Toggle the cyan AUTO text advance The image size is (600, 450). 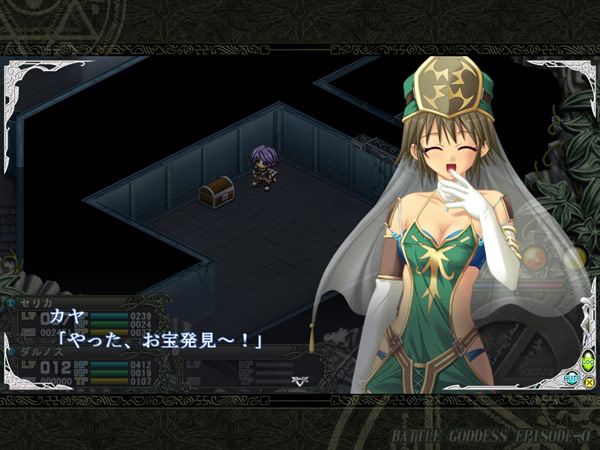tap(573, 378)
